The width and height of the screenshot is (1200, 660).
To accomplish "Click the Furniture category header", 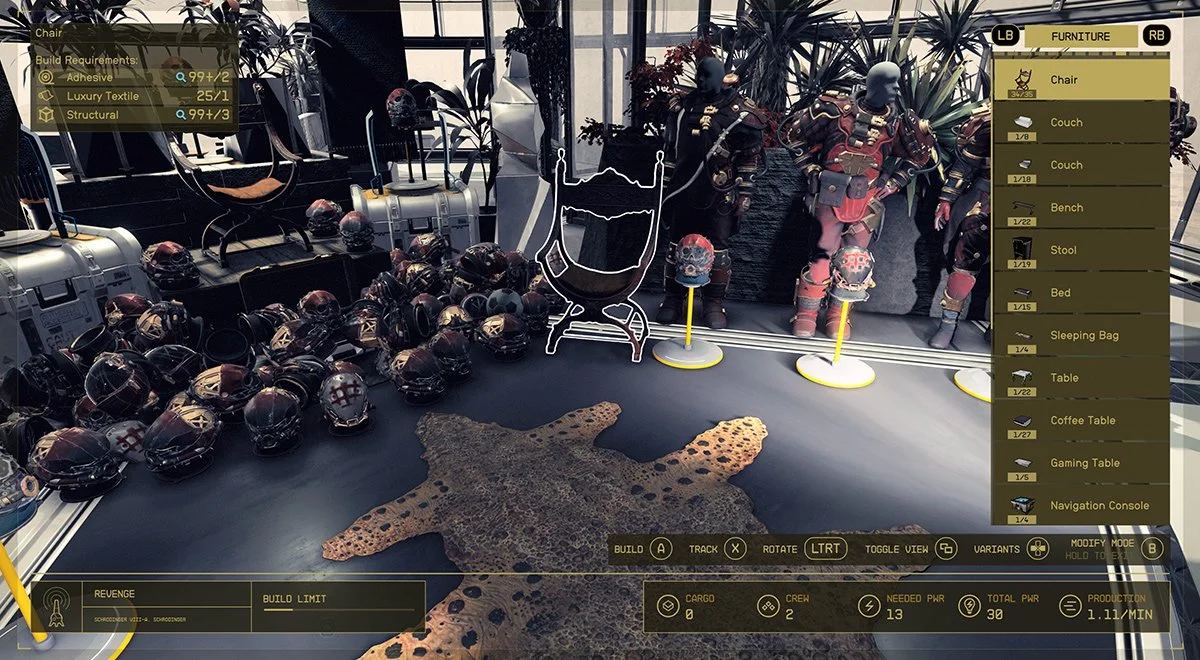I will click(x=1080, y=36).
